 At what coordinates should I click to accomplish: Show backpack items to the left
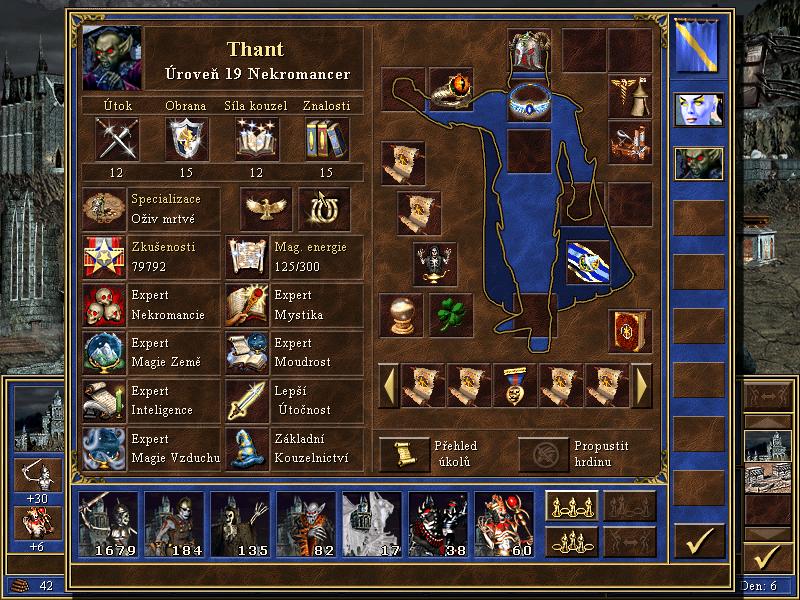388,385
